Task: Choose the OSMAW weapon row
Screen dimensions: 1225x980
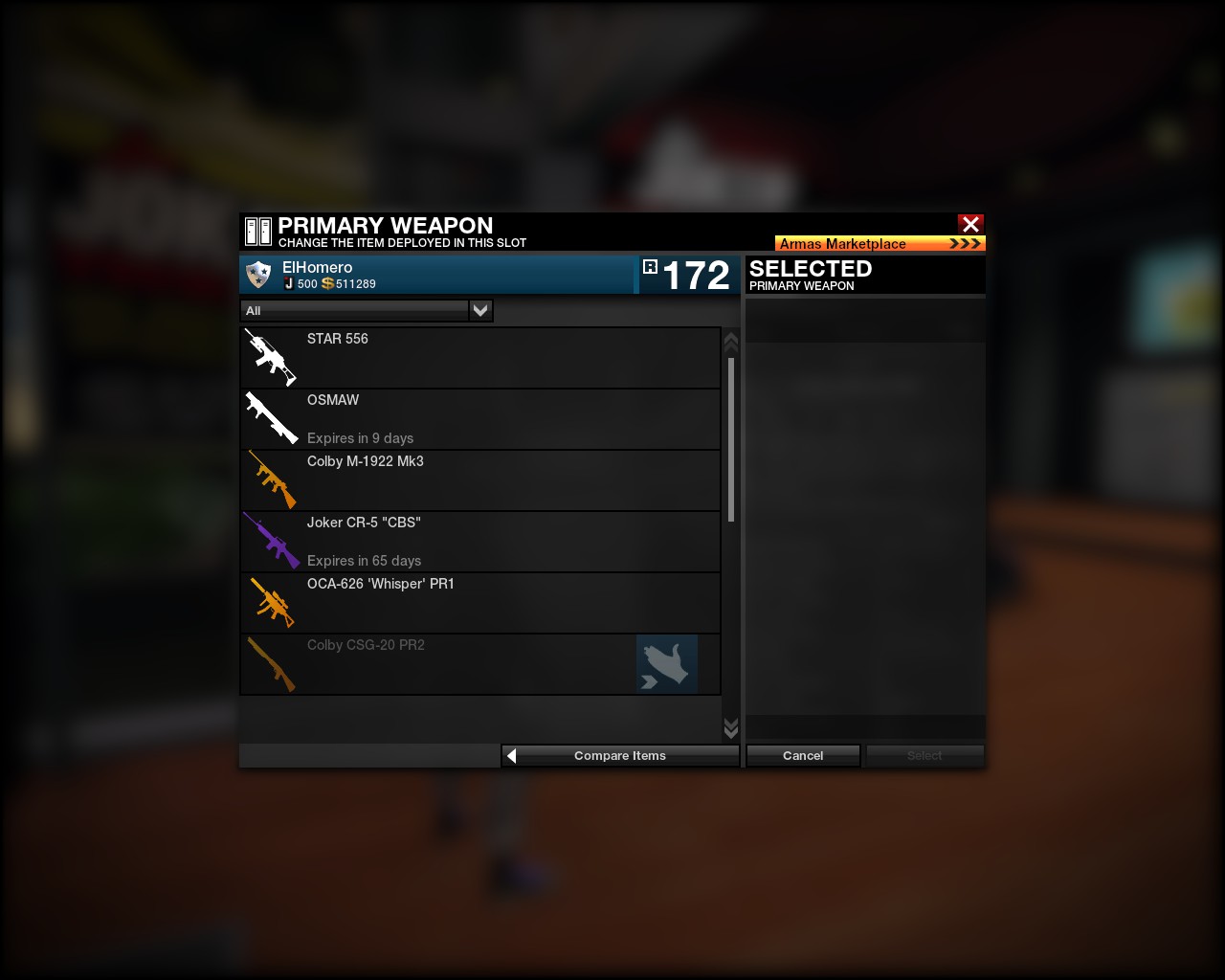Action: tap(479, 419)
